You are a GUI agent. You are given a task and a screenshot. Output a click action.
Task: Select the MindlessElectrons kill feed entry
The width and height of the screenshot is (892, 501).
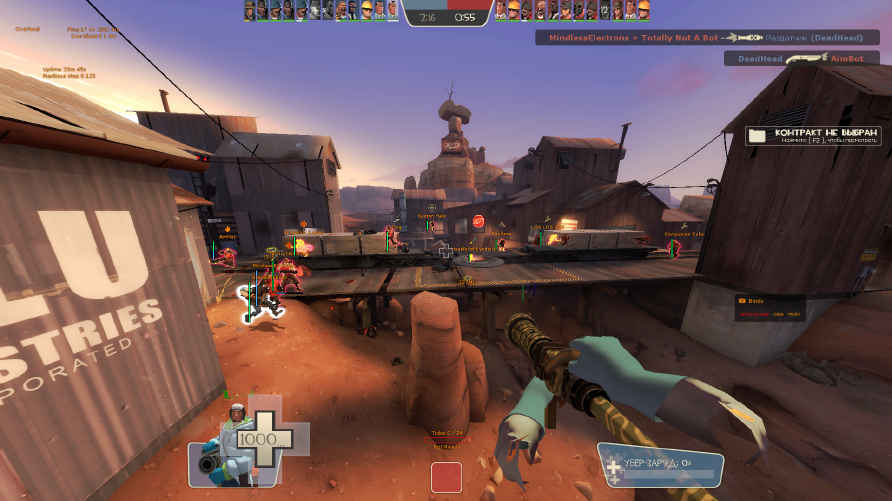(x=708, y=38)
